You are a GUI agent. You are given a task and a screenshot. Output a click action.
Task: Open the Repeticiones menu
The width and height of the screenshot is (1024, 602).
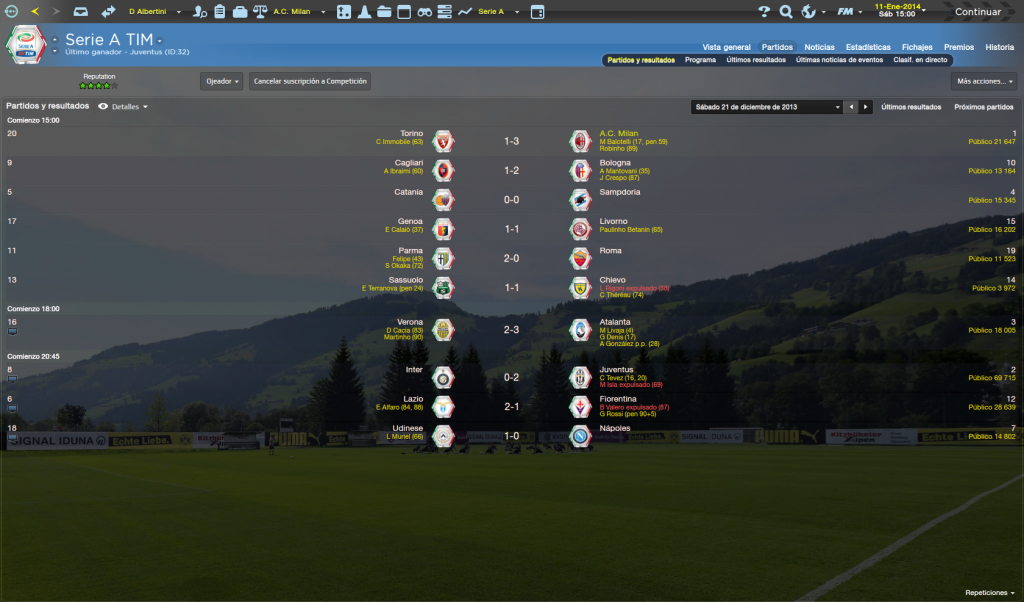coord(989,592)
